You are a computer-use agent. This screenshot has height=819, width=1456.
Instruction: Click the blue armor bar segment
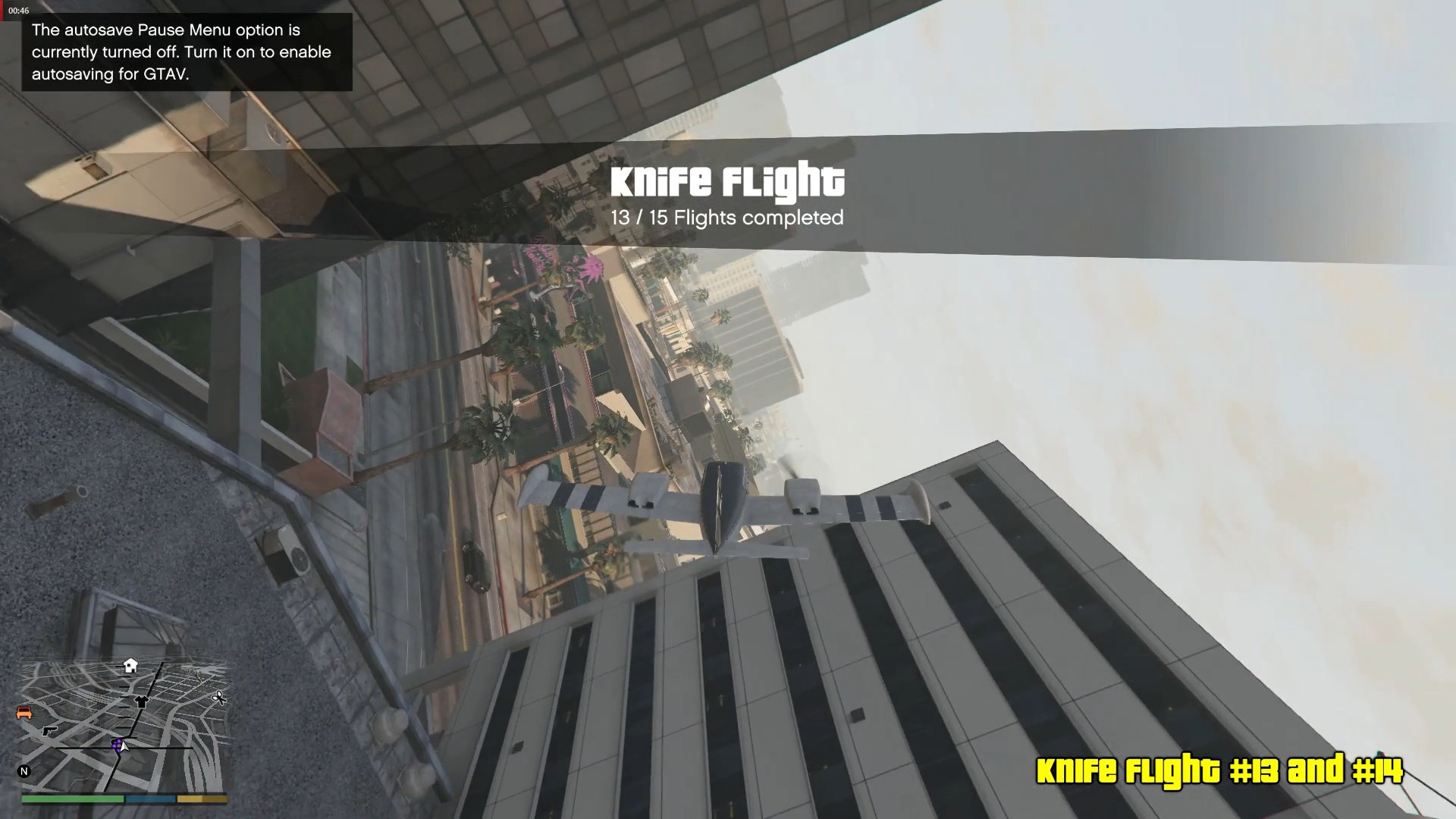tap(149, 799)
